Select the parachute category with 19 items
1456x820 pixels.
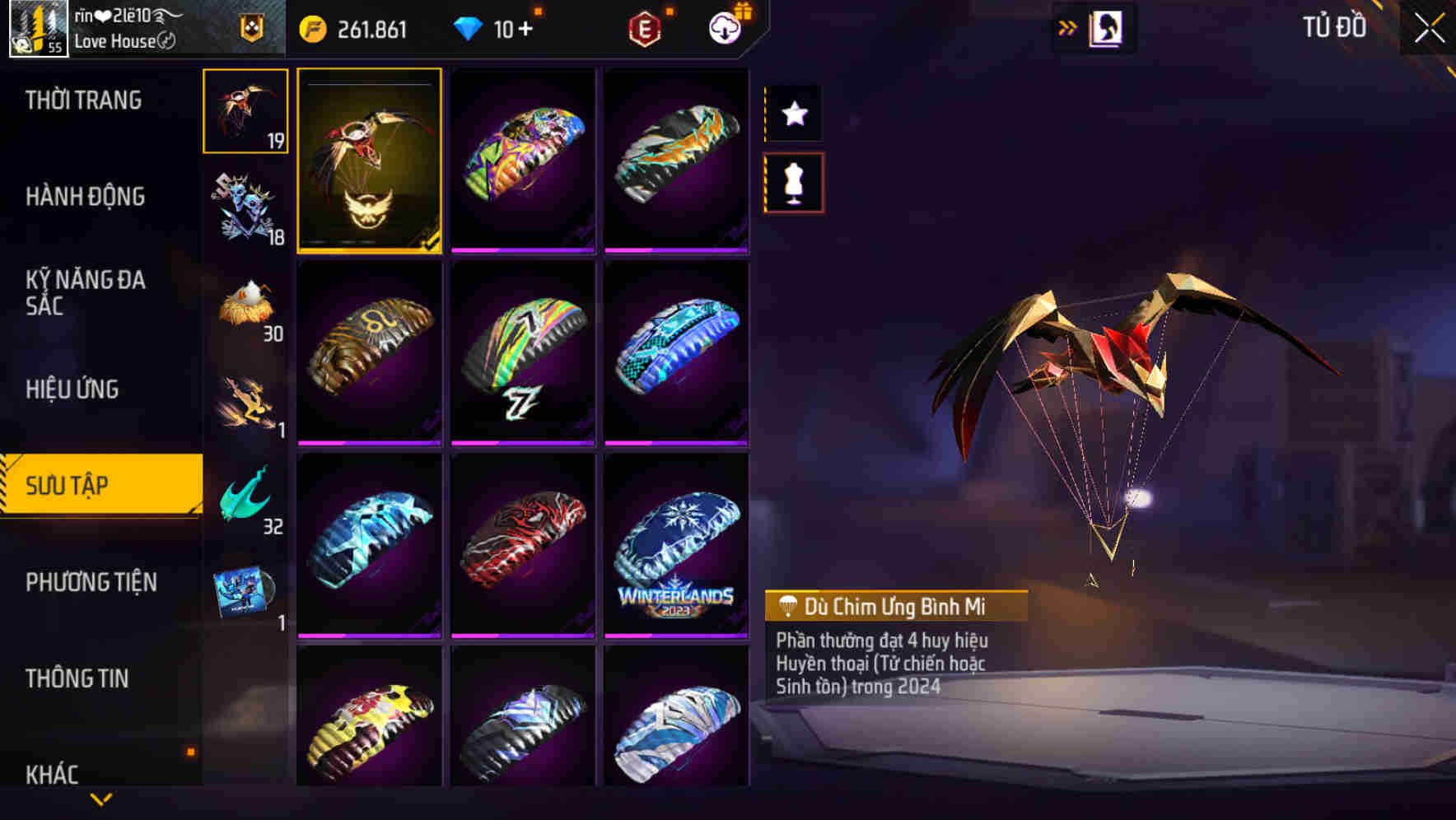pyautogui.click(x=245, y=110)
